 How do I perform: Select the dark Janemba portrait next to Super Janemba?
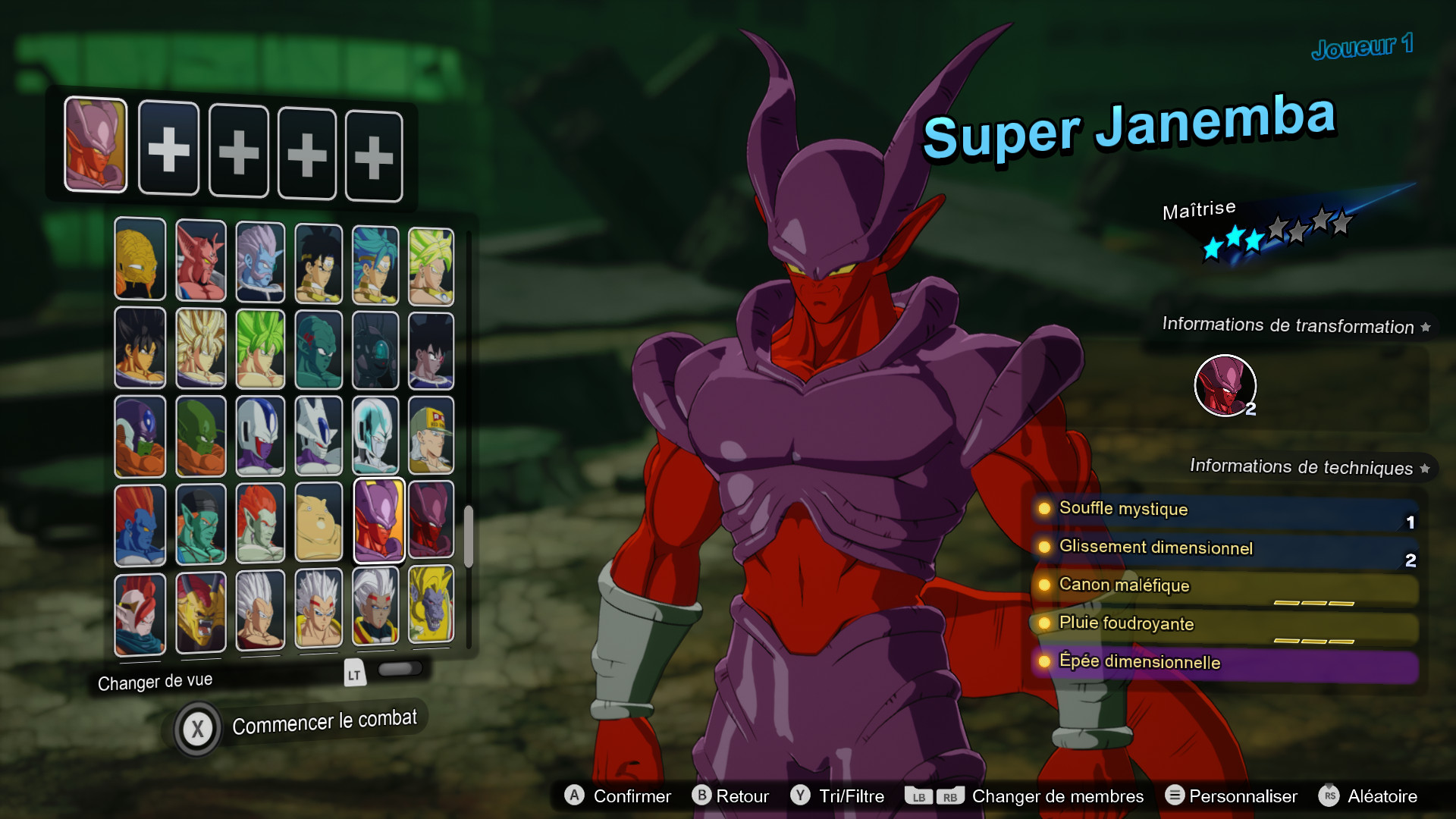click(x=430, y=522)
